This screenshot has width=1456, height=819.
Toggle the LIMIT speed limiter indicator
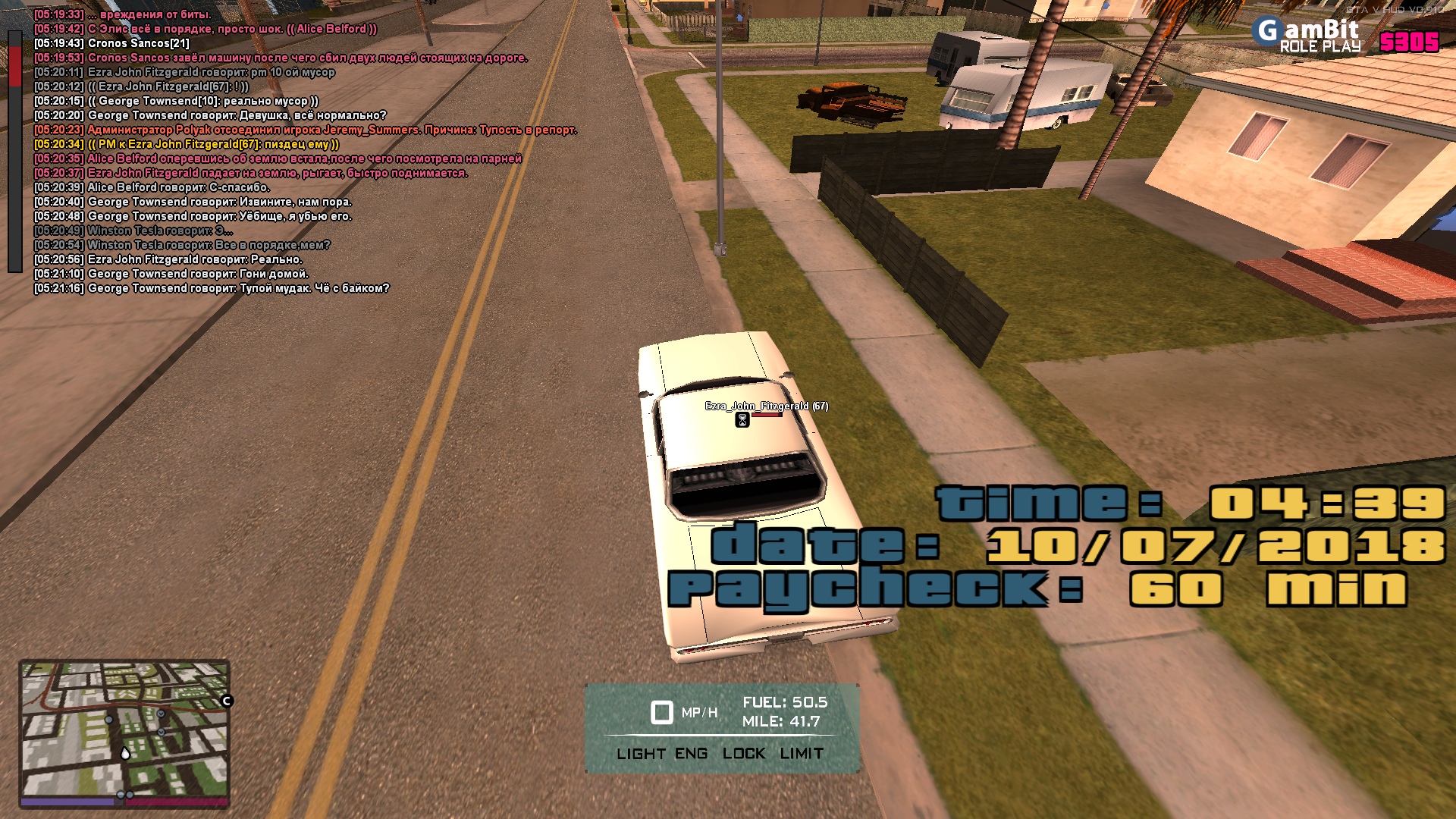[x=802, y=754]
